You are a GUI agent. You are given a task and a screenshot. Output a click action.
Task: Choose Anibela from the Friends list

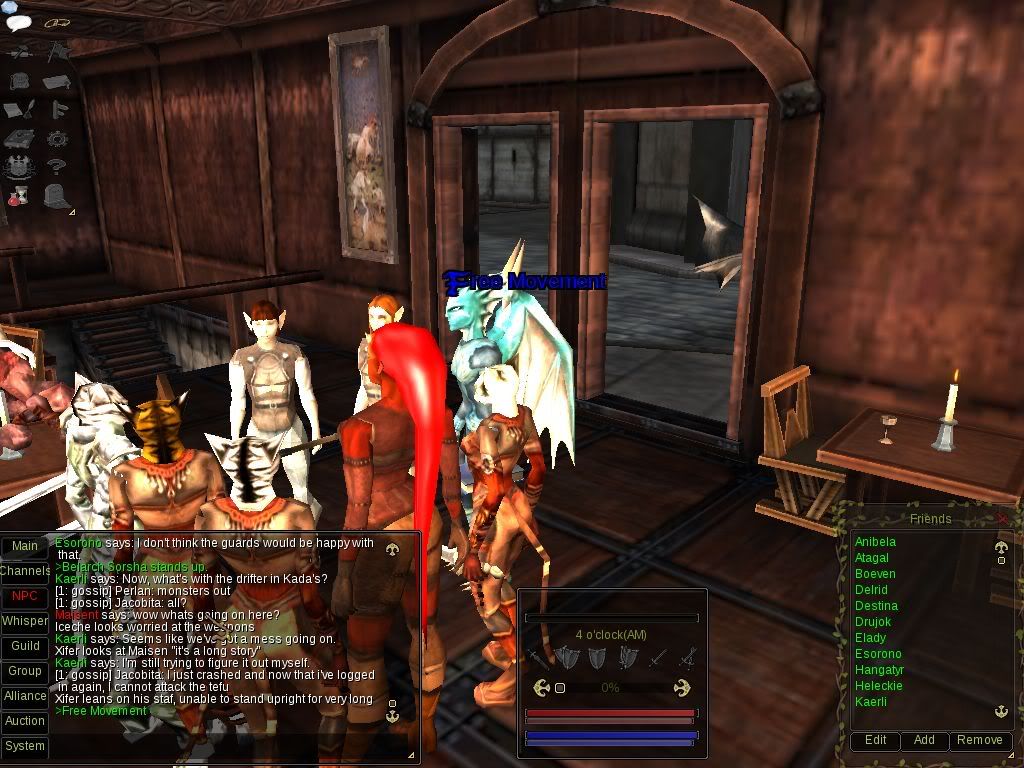(875, 542)
